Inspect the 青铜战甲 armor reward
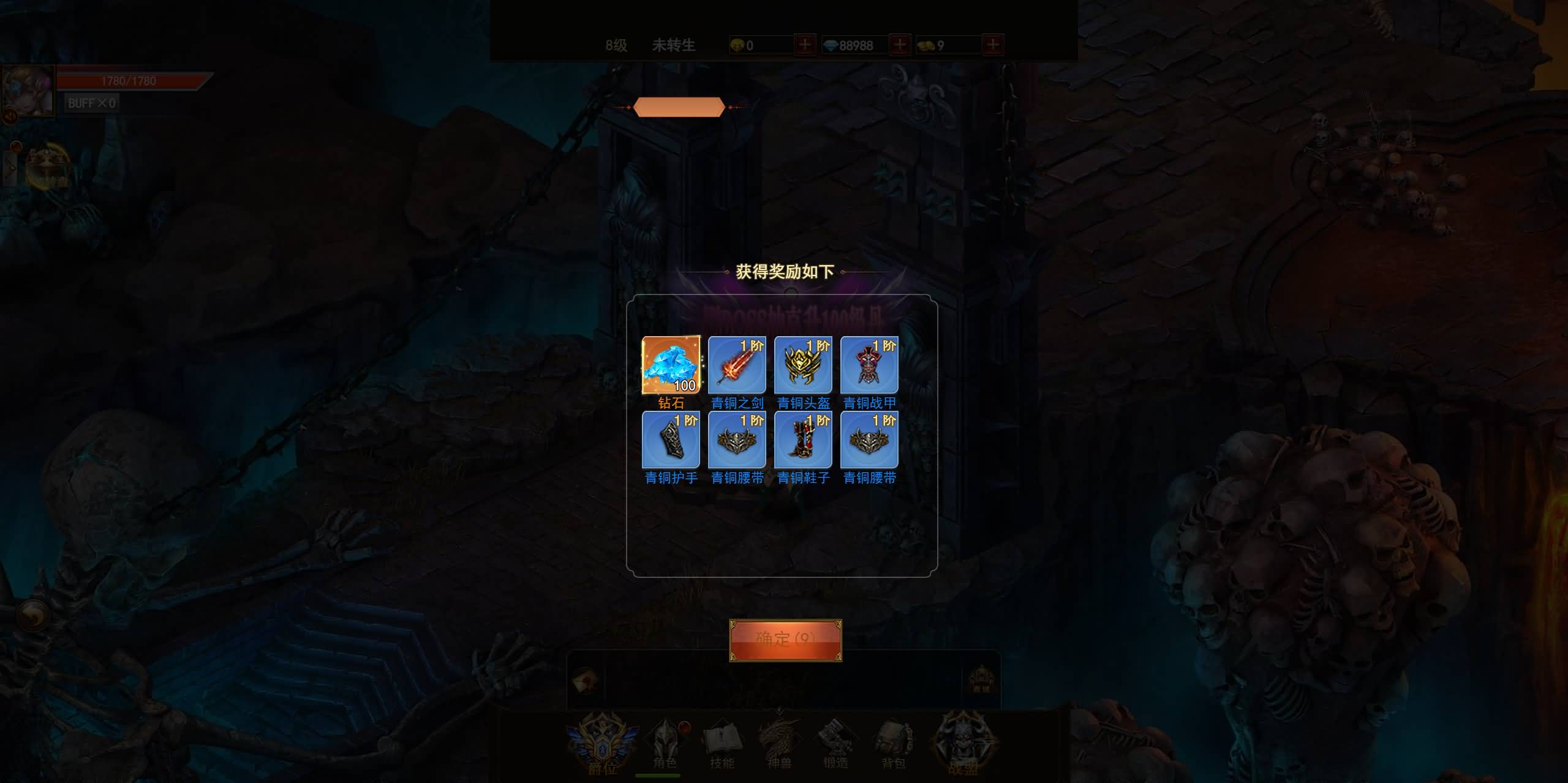The width and height of the screenshot is (1568, 783). [x=869, y=365]
